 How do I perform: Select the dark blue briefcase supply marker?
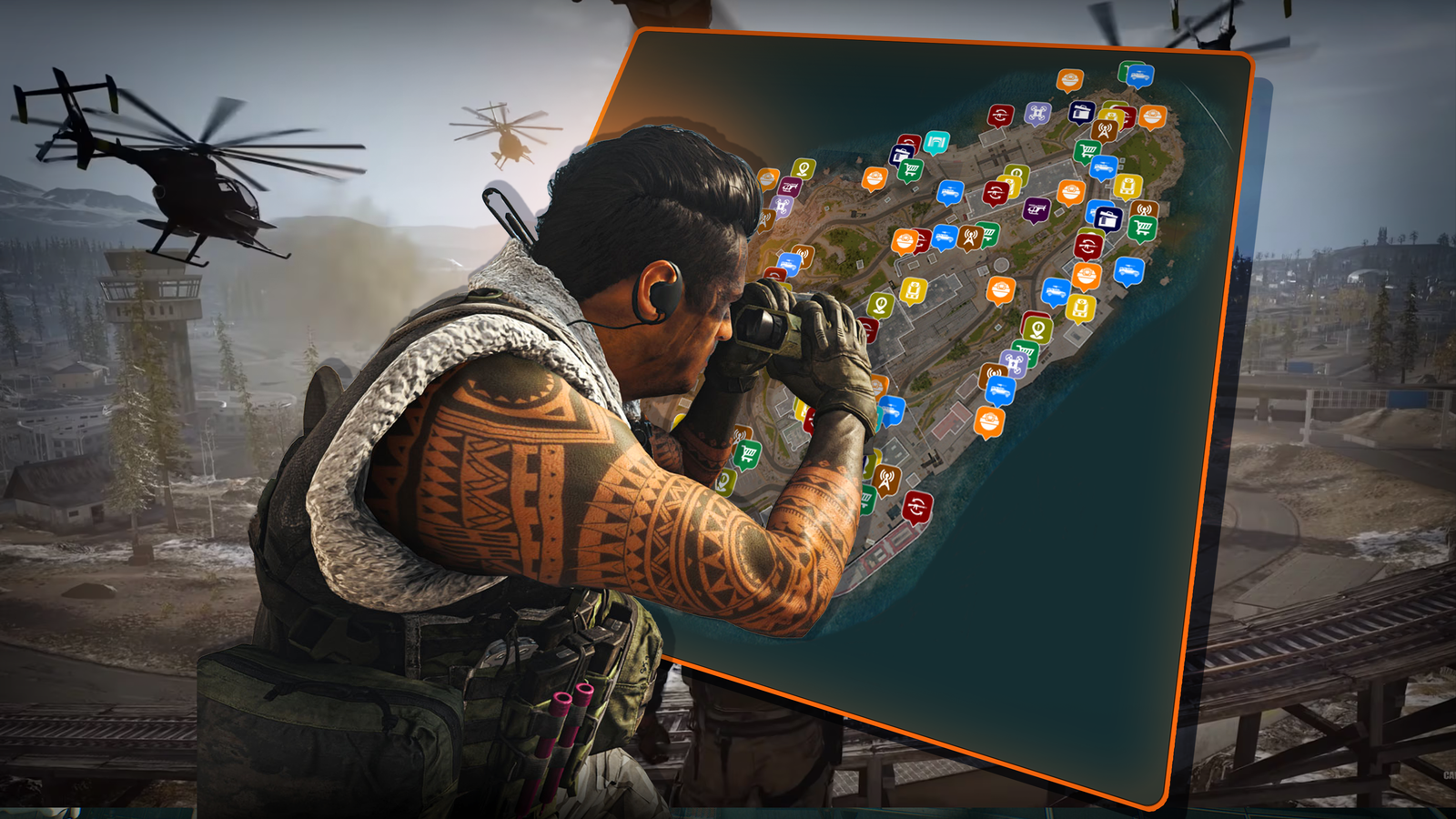click(x=1081, y=111)
